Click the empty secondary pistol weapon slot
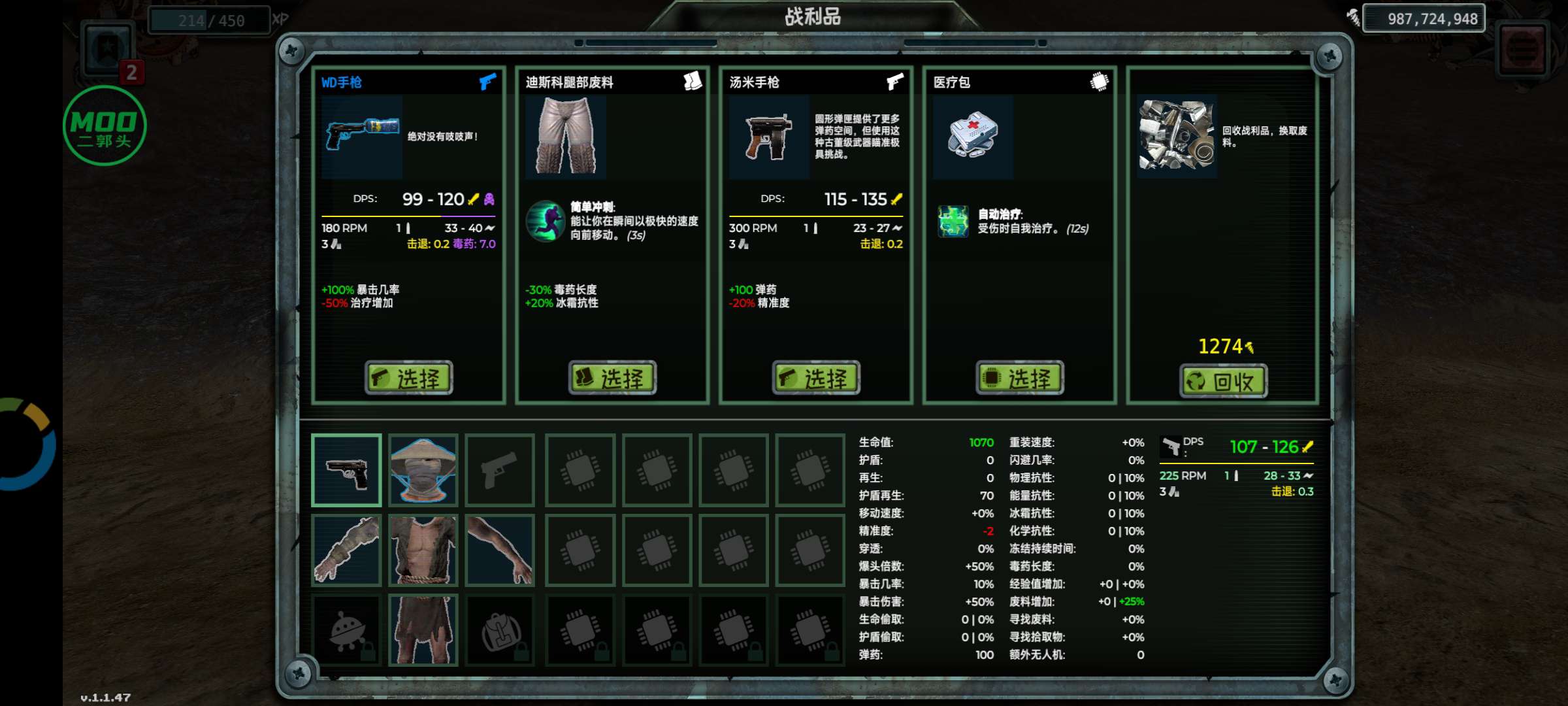The height and width of the screenshot is (706, 1568). click(500, 470)
